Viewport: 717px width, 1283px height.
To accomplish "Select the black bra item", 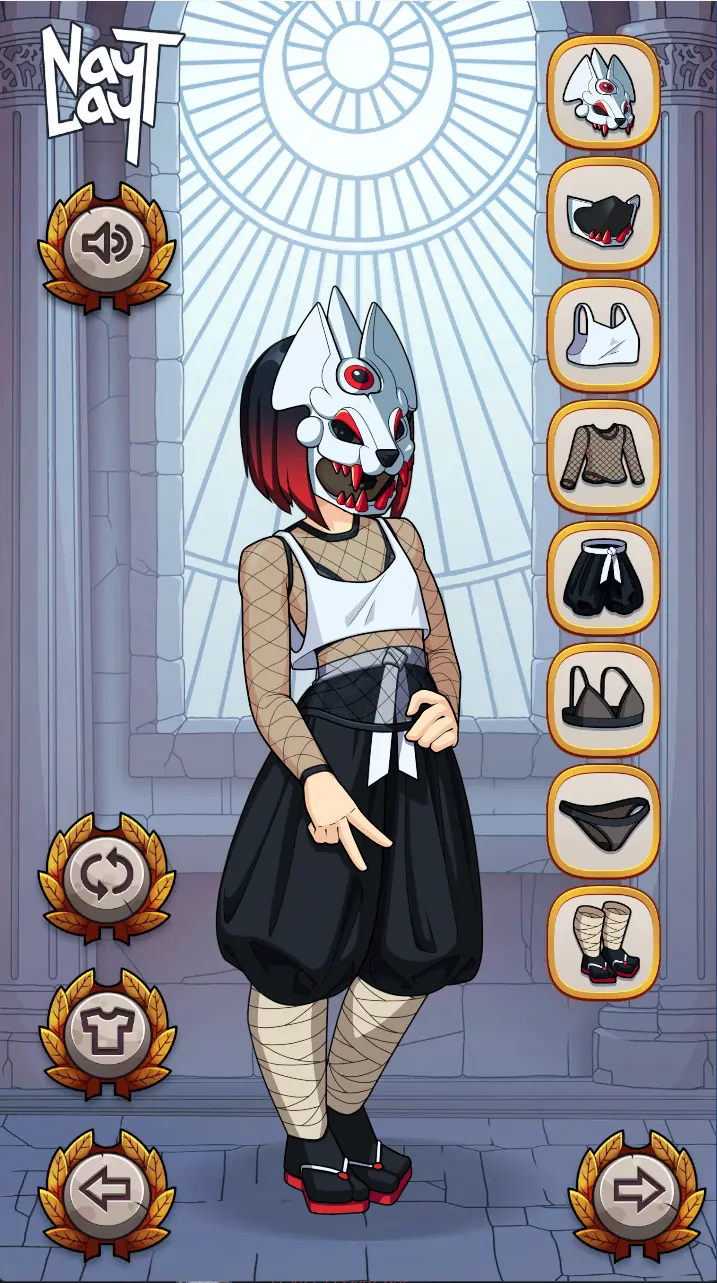I will click(x=603, y=700).
